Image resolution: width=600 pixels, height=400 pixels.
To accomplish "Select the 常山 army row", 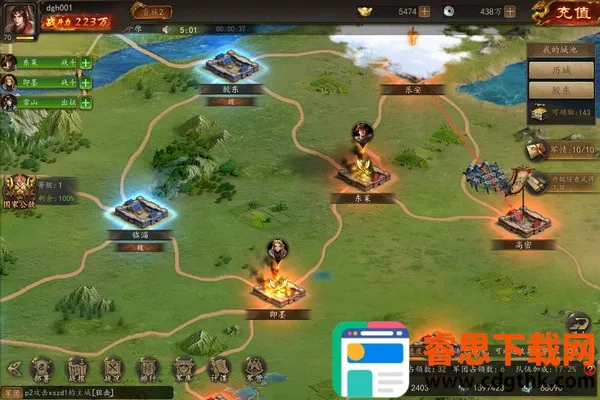I will (x=45, y=102).
